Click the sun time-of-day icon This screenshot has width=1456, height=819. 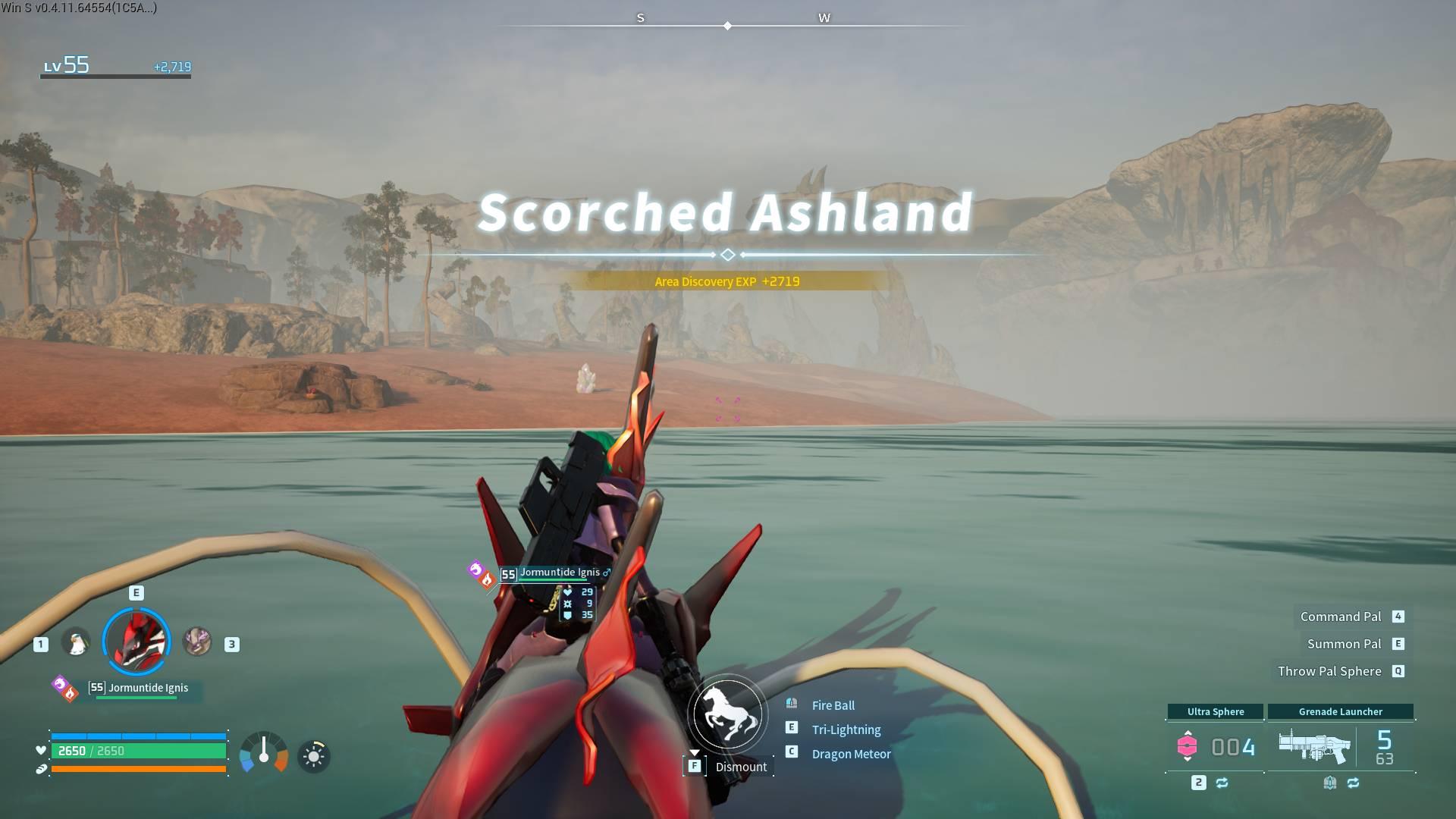(314, 756)
